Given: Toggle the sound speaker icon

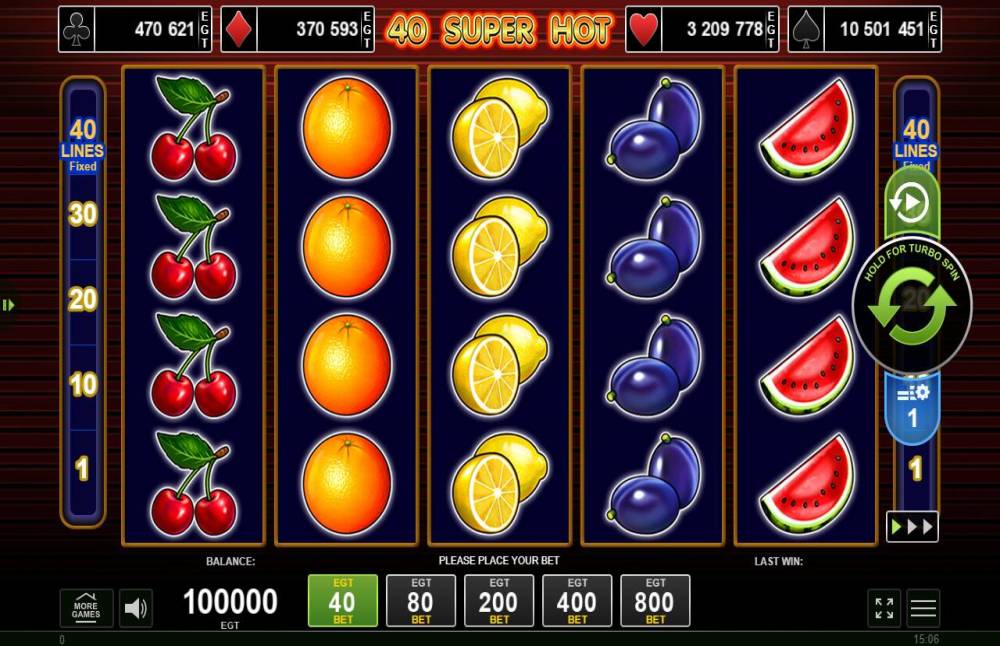Looking at the screenshot, I should (x=136, y=608).
